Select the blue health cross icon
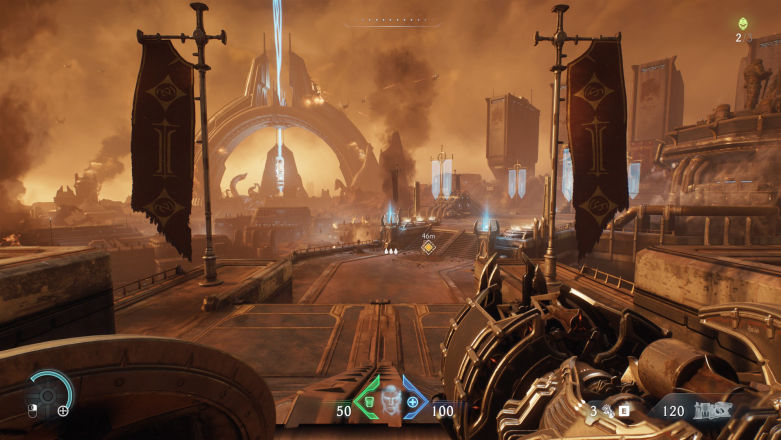Screen dimensions: 781x440 411,402
